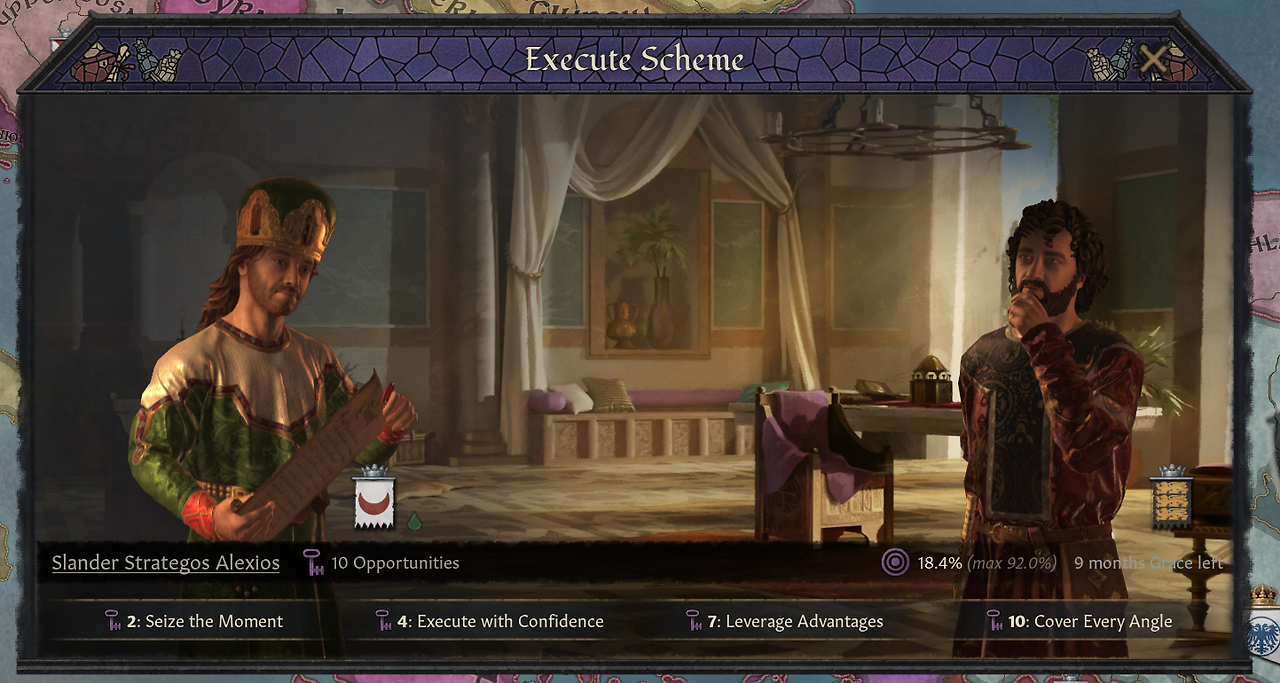Viewport: 1280px width, 683px height.
Task: Open the Slander Strategos Alexios scheme link
Action: (x=166, y=563)
